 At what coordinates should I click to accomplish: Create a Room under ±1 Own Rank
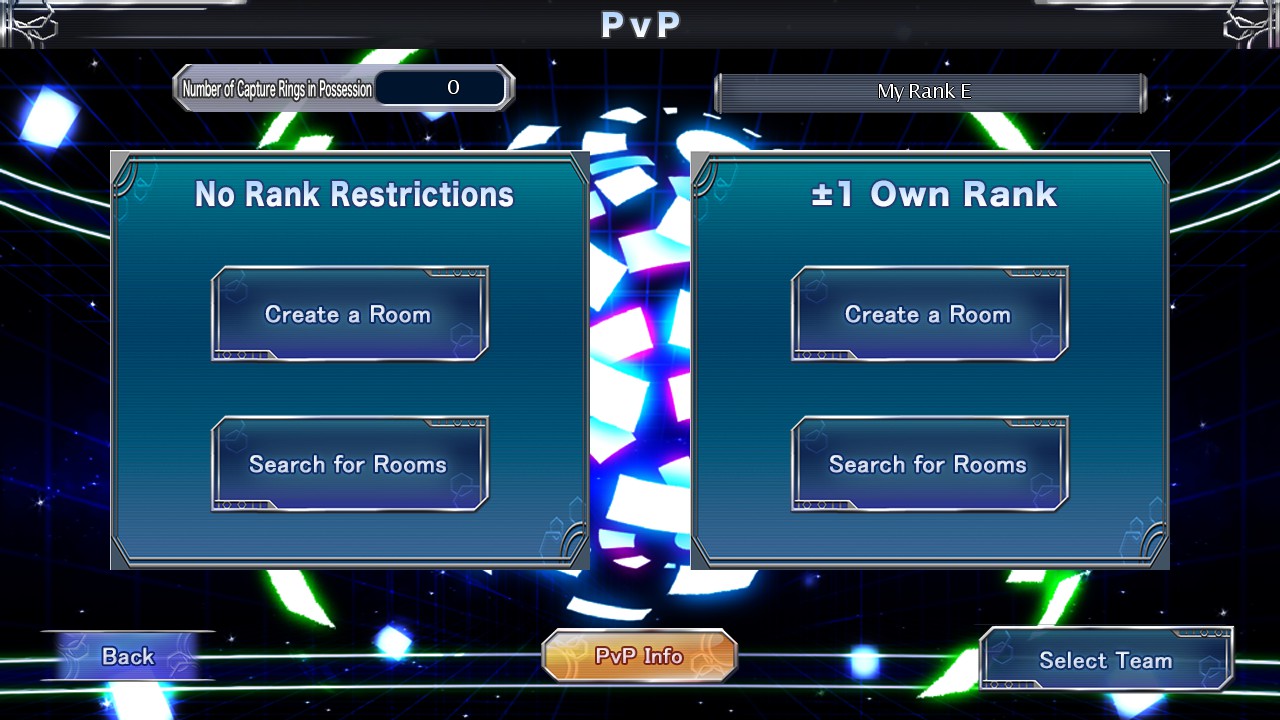[929, 314]
